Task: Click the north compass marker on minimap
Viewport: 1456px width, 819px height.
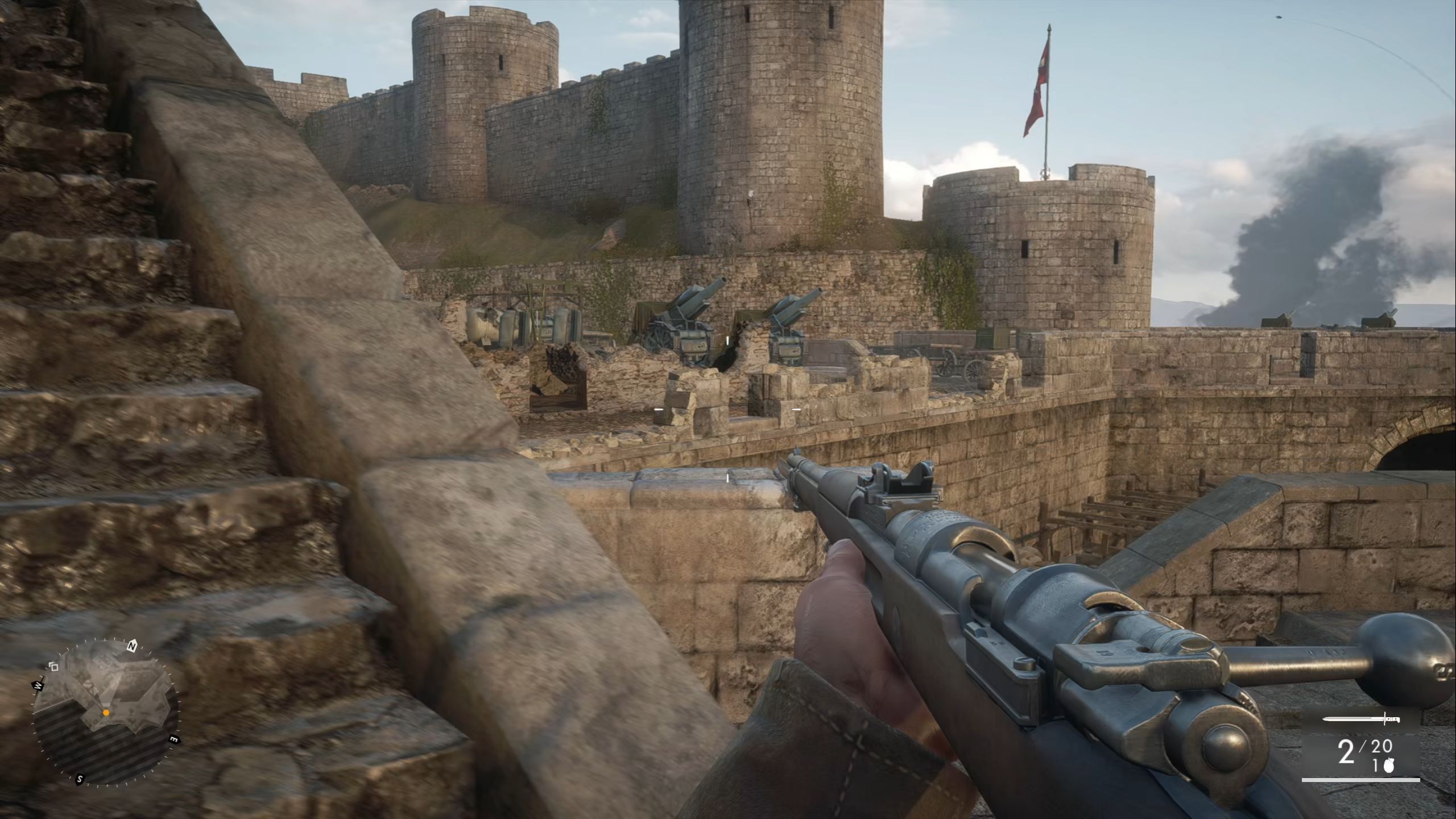Action: point(132,646)
